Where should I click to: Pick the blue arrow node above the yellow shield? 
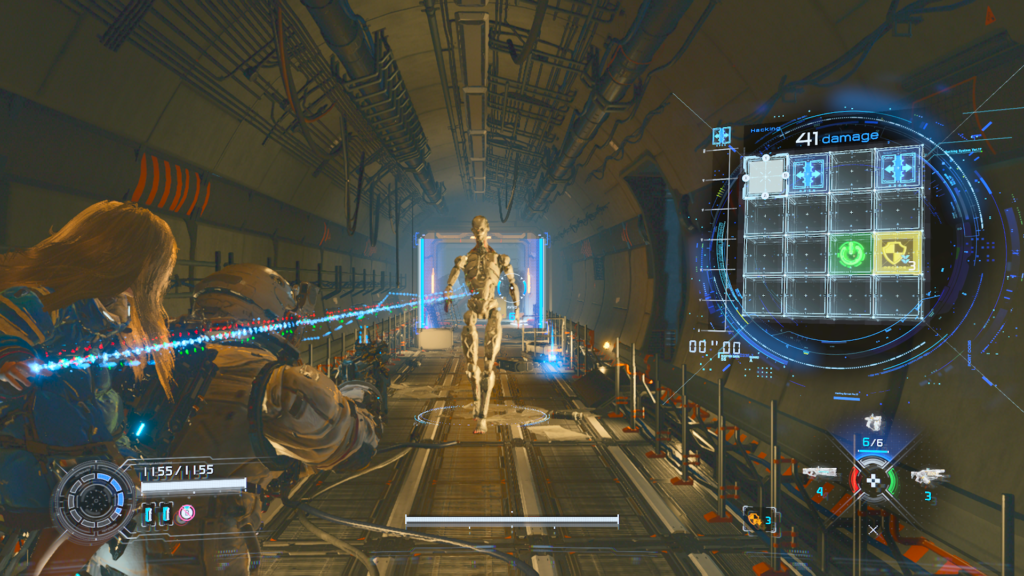(x=896, y=168)
